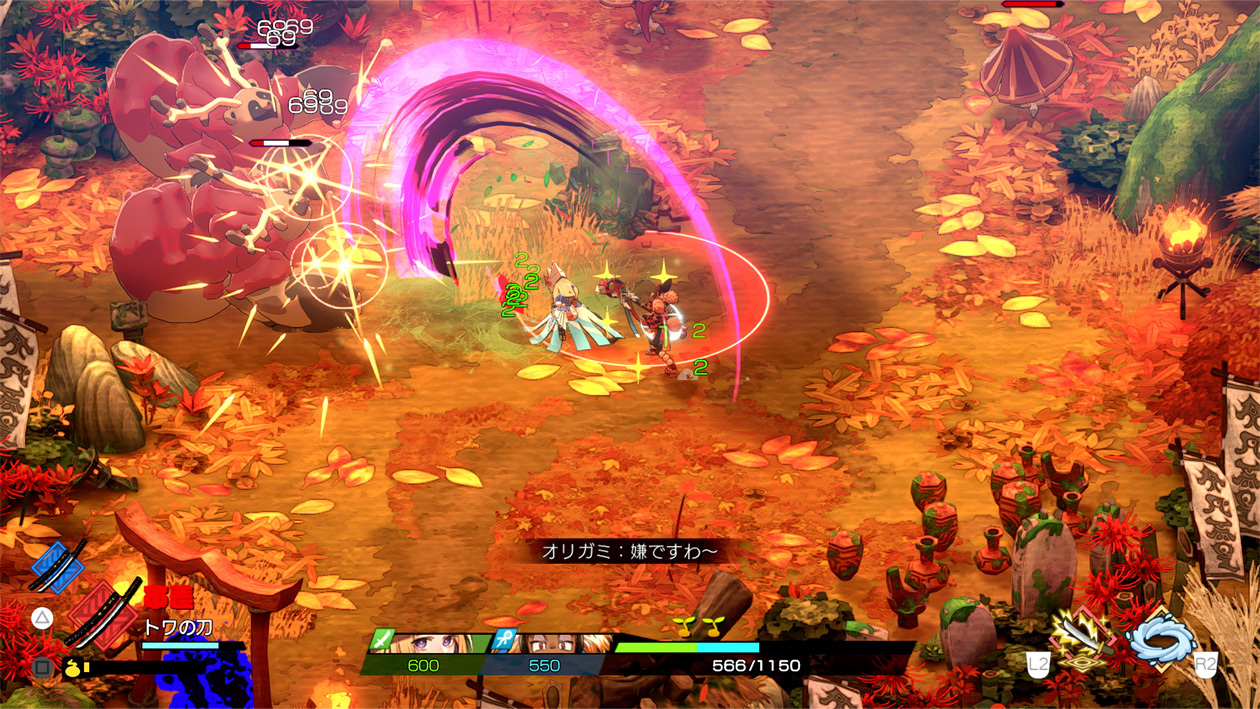Screen dimensions: 1260x709
Task: Select the staff character portrait
Action: [562, 643]
